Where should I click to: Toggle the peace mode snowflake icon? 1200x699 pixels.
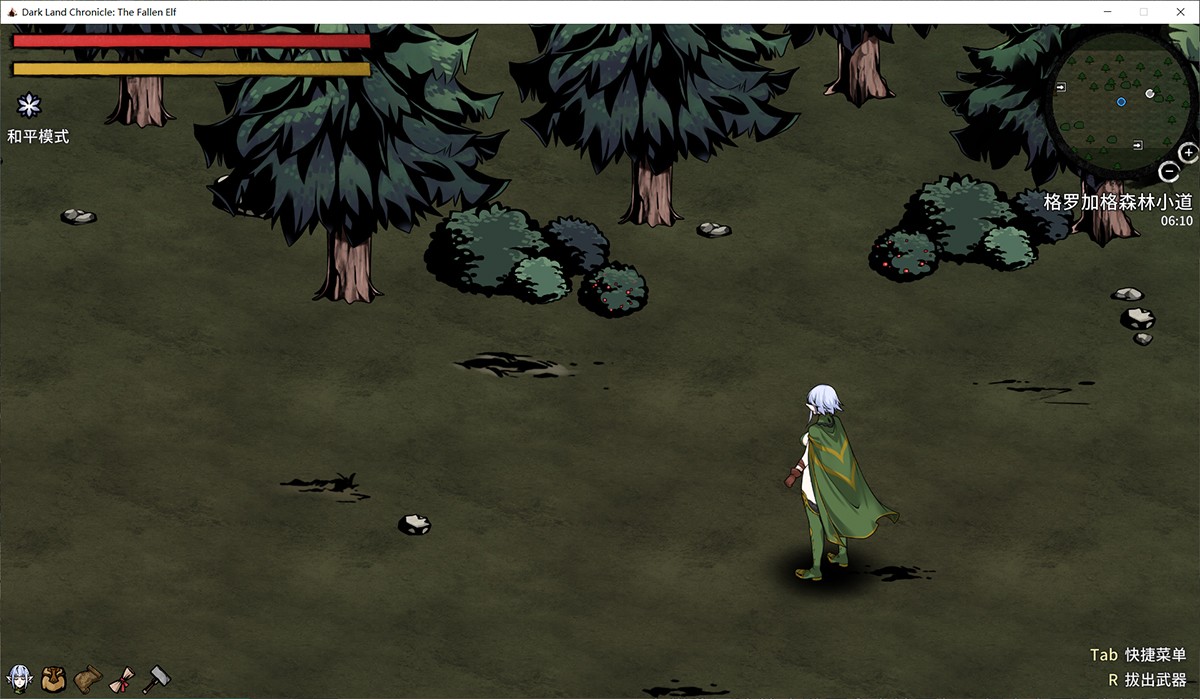click(x=31, y=105)
